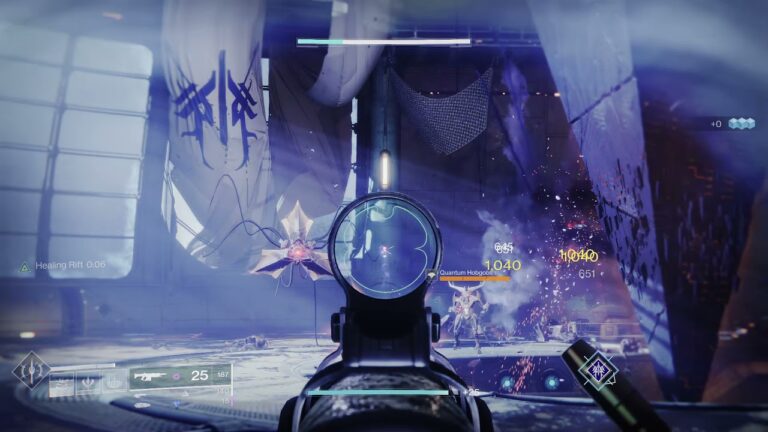Activate the melee ability icon

[90, 381]
